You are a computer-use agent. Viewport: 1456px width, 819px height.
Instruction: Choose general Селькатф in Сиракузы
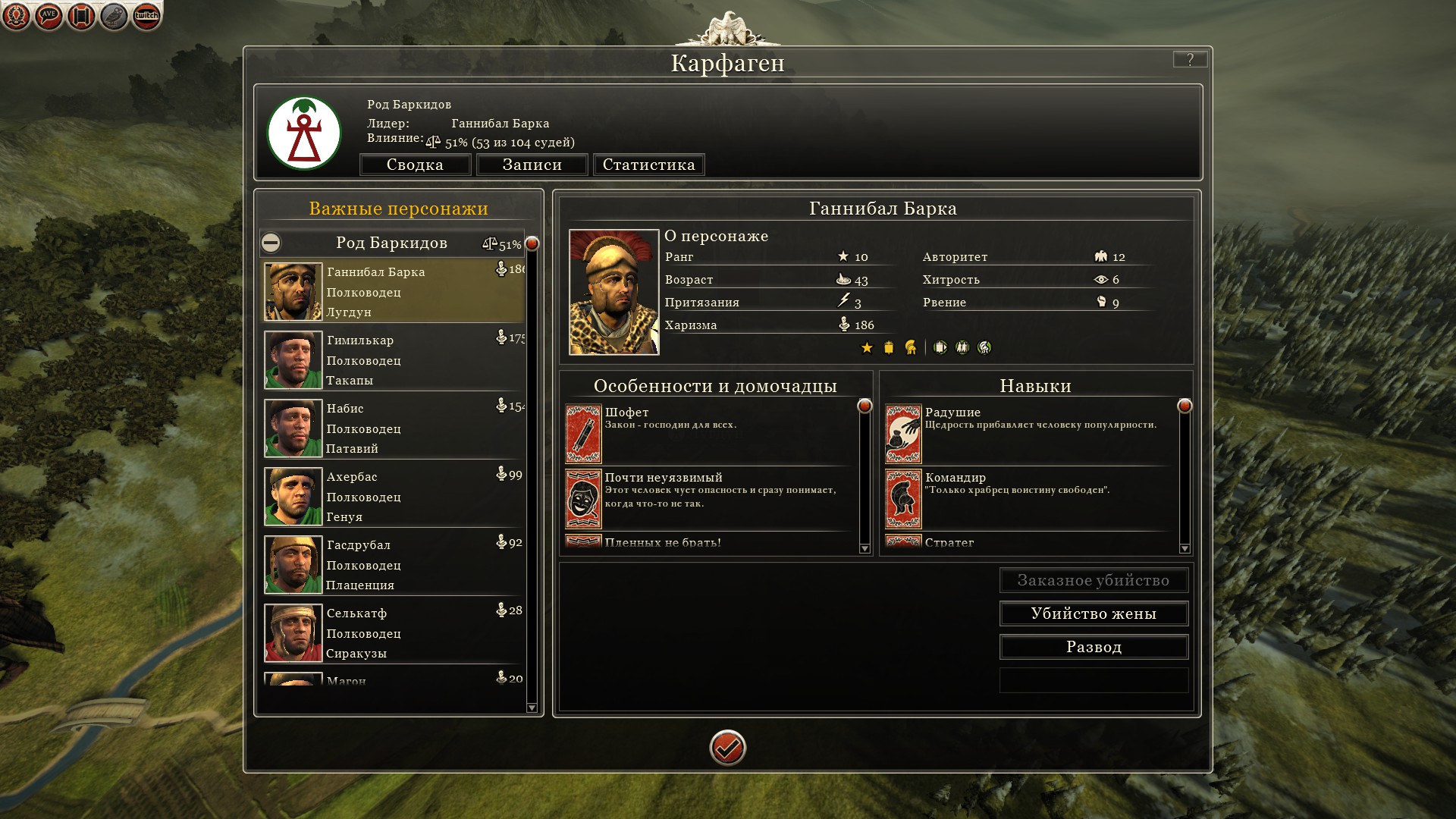coord(393,633)
